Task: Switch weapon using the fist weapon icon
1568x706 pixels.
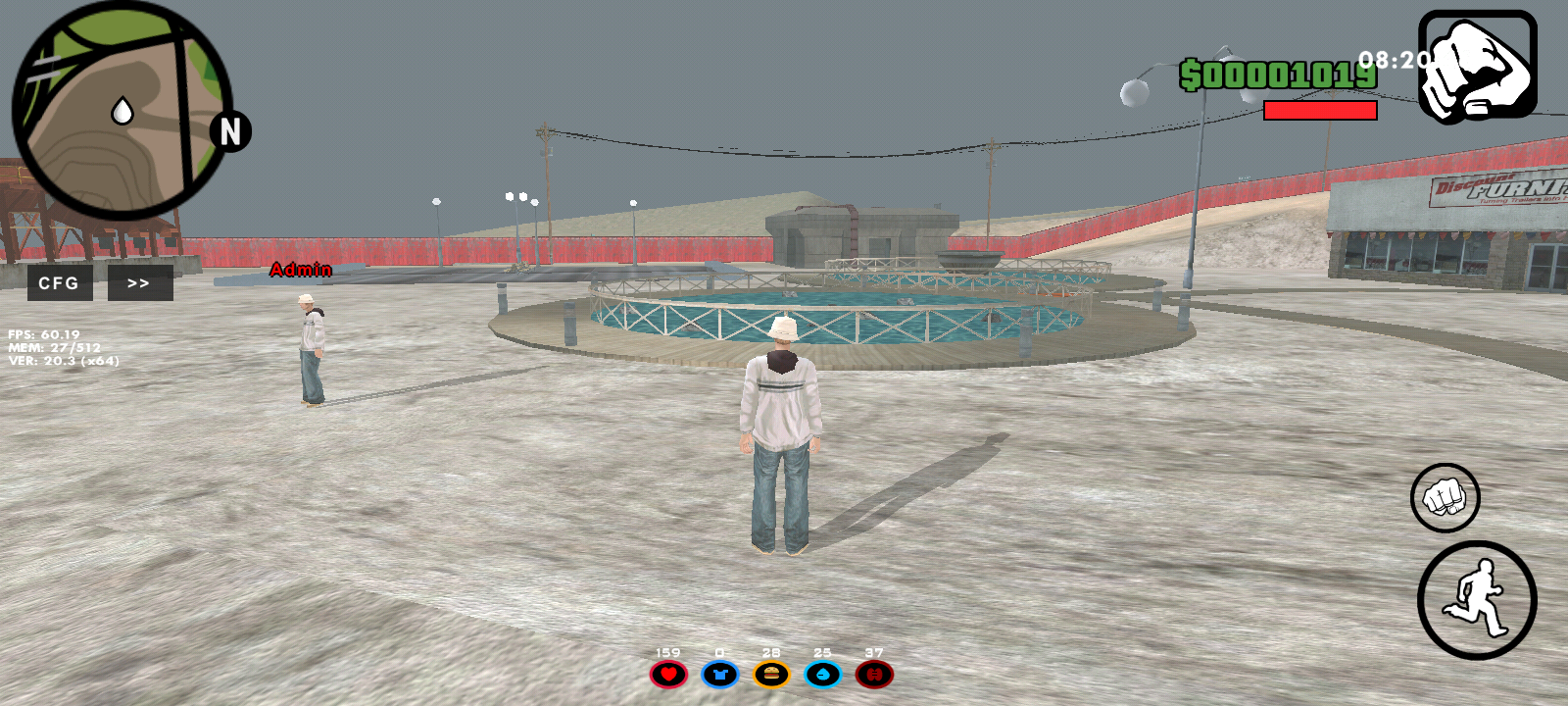Action: pyautogui.click(x=1477, y=67)
